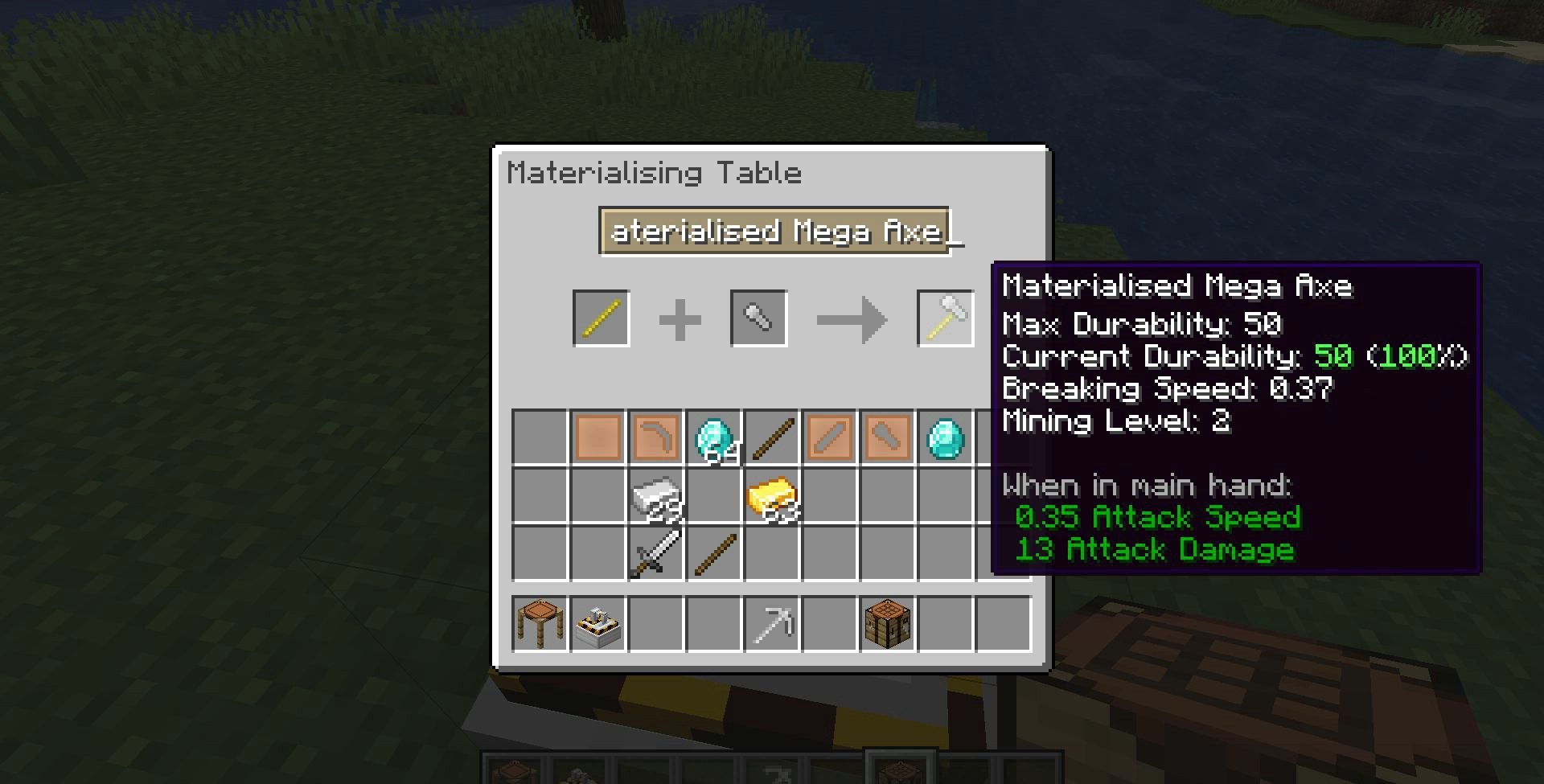The image size is (1544, 784).
Task: Take the Materialised Mega Axe from output
Action: (x=945, y=318)
